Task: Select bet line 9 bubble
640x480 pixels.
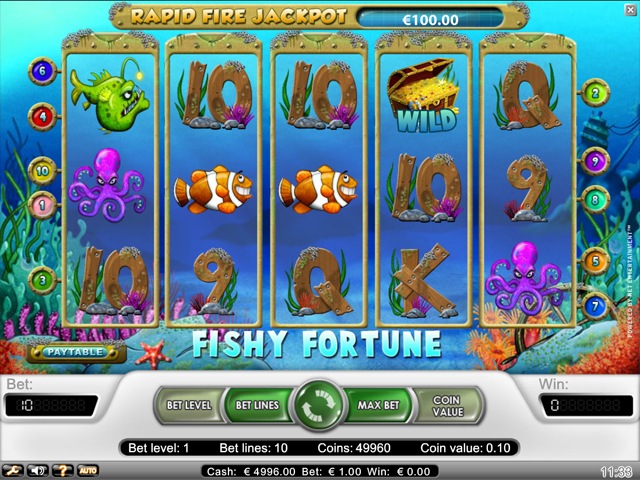Action: [596, 160]
